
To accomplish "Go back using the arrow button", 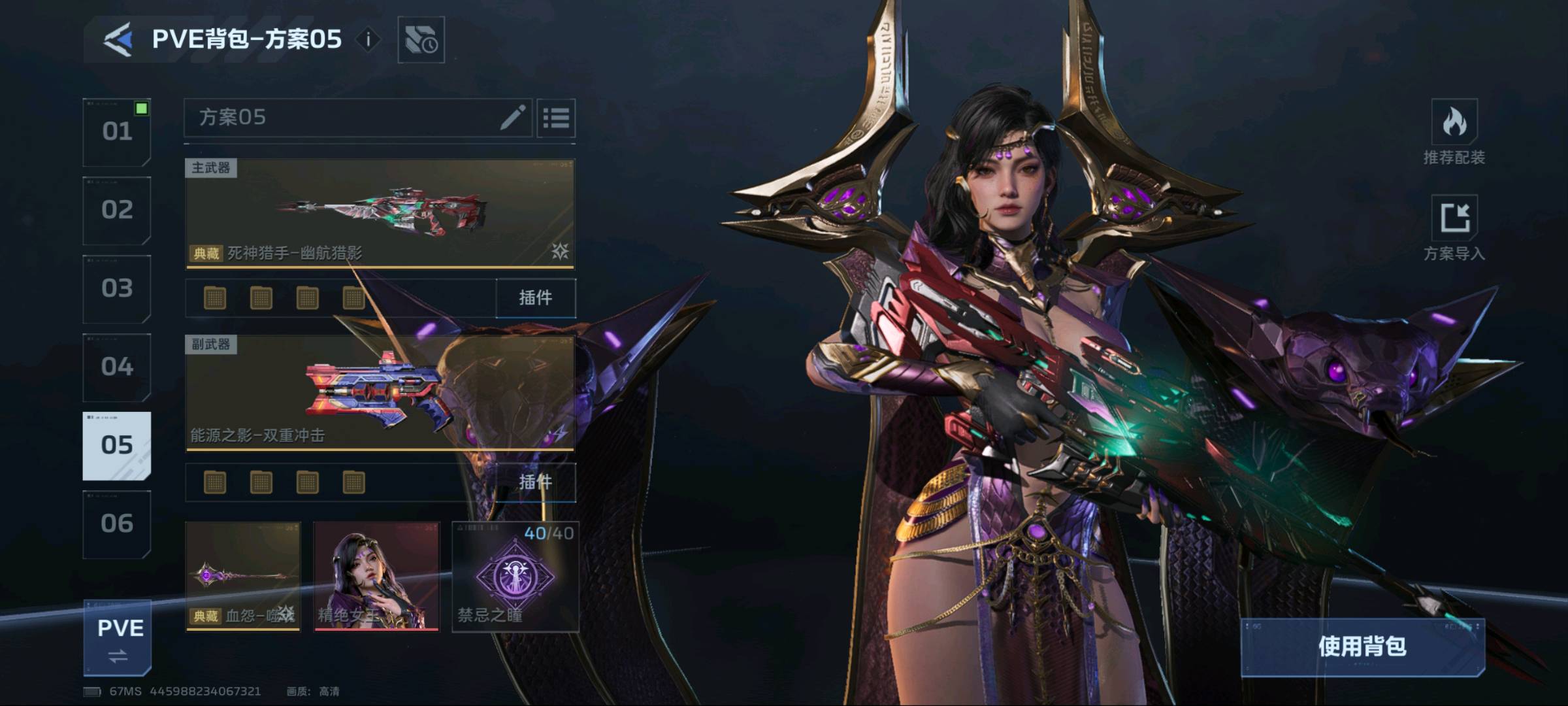I will (118, 39).
